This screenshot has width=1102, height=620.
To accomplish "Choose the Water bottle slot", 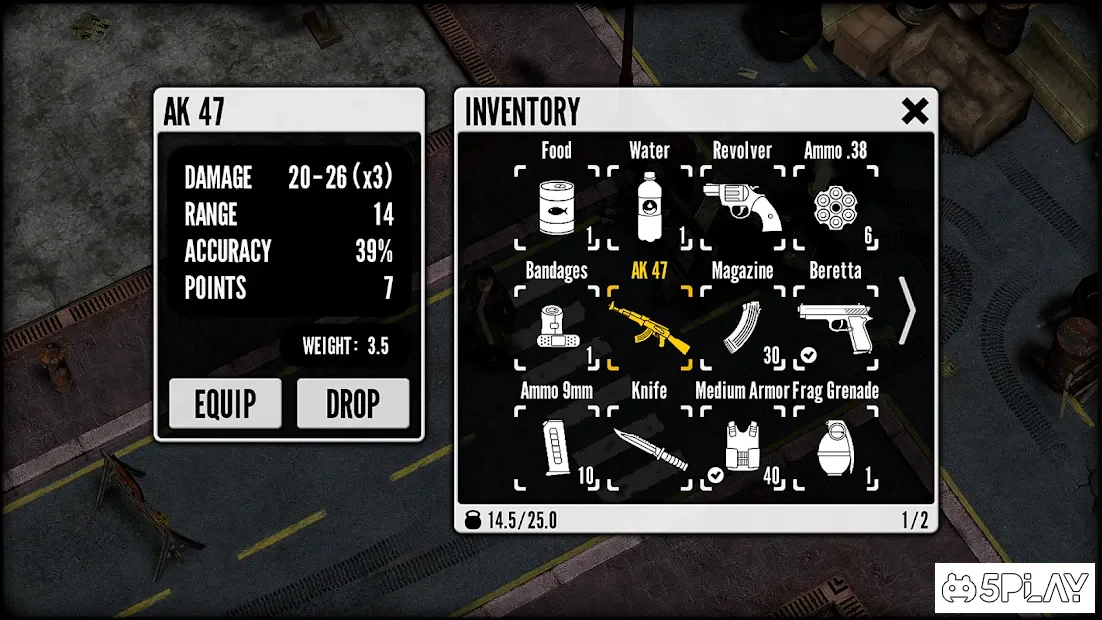I will click(650, 207).
